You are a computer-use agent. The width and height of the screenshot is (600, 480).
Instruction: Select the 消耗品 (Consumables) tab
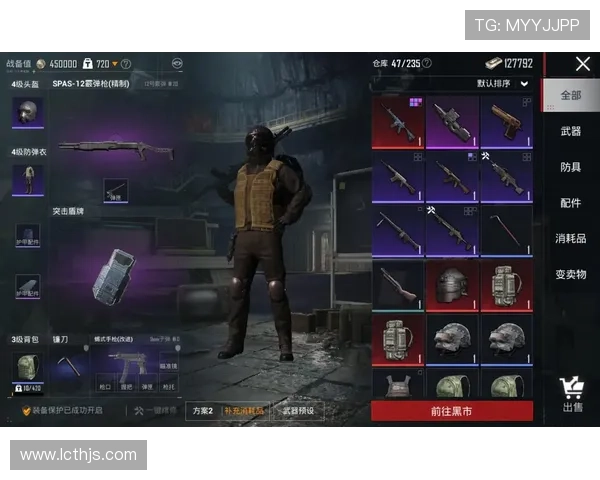pyautogui.click(x=570, y=239)
